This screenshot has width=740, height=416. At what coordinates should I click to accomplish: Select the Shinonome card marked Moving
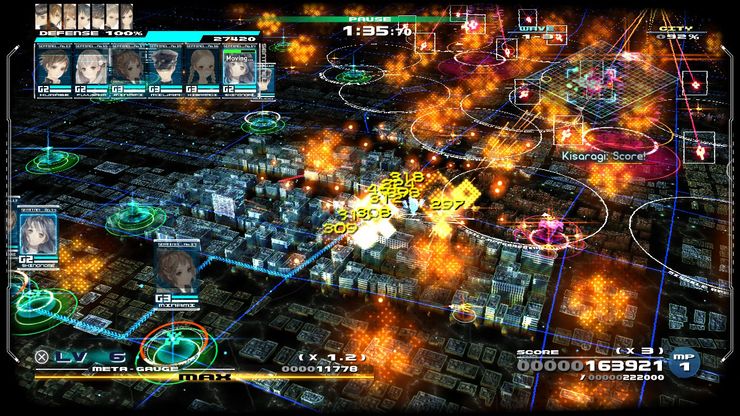point(240,74)
